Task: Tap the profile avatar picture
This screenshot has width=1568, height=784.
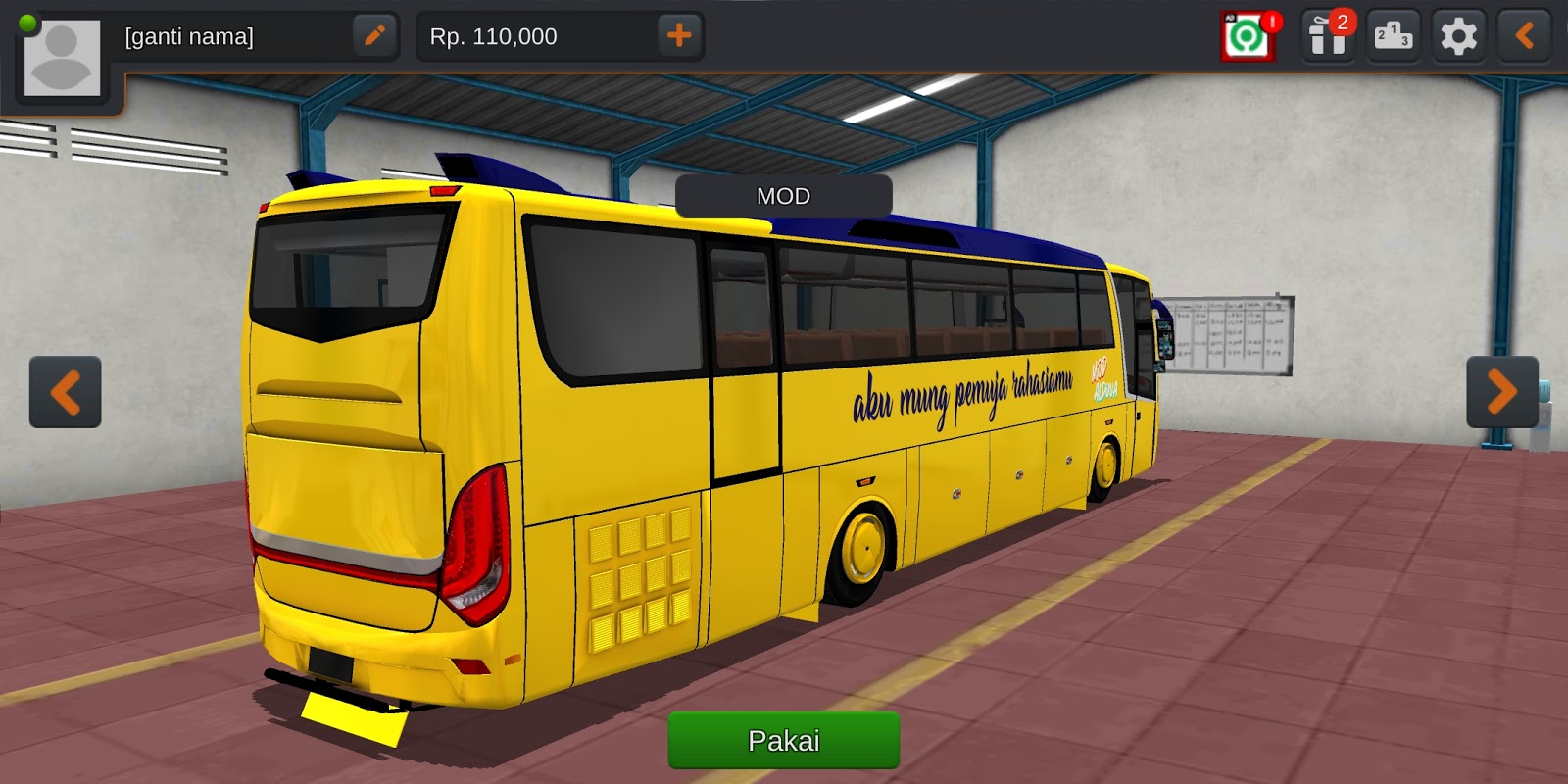Action: [x=62, y=56]
